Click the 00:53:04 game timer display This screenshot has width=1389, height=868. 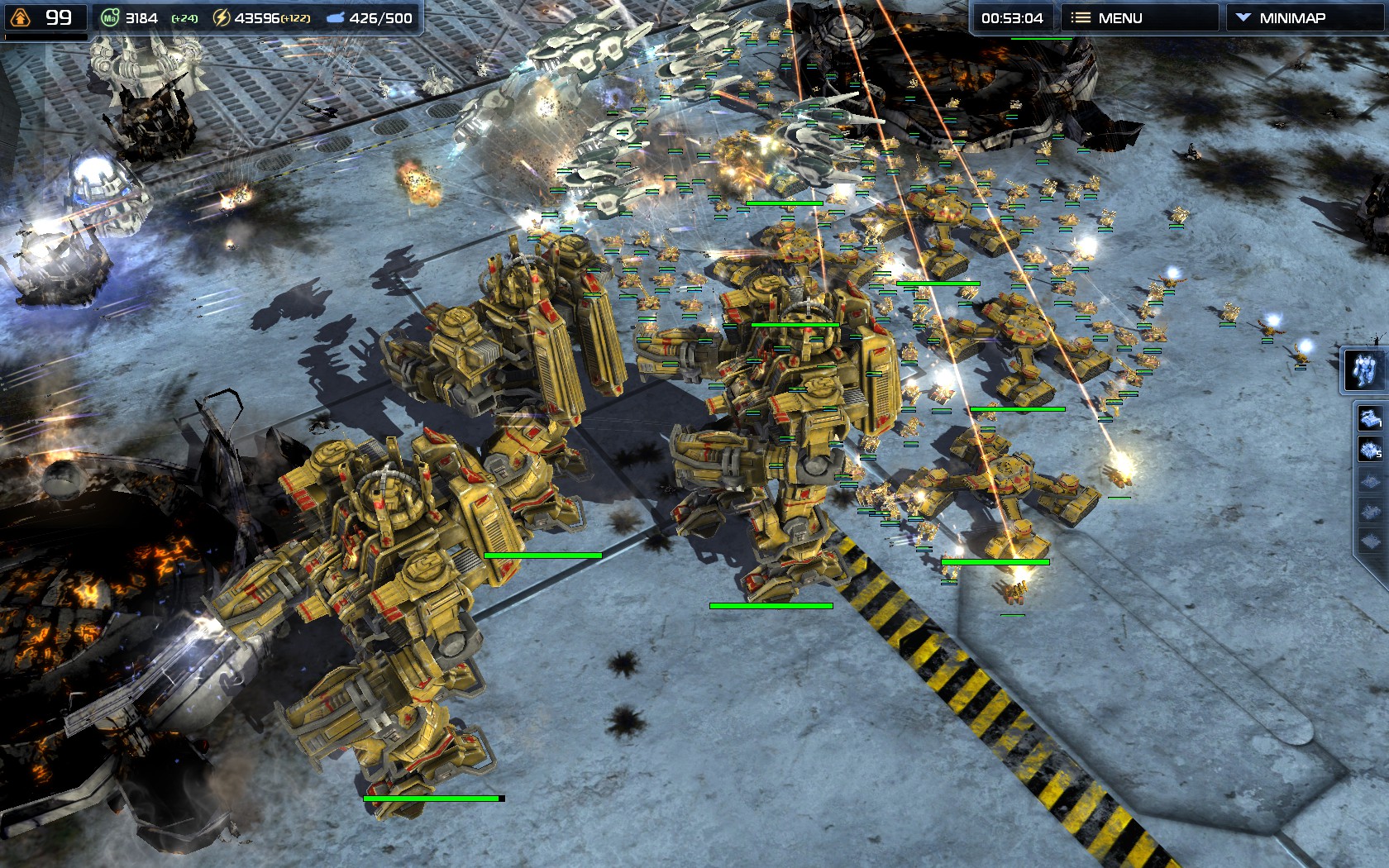1014,17
